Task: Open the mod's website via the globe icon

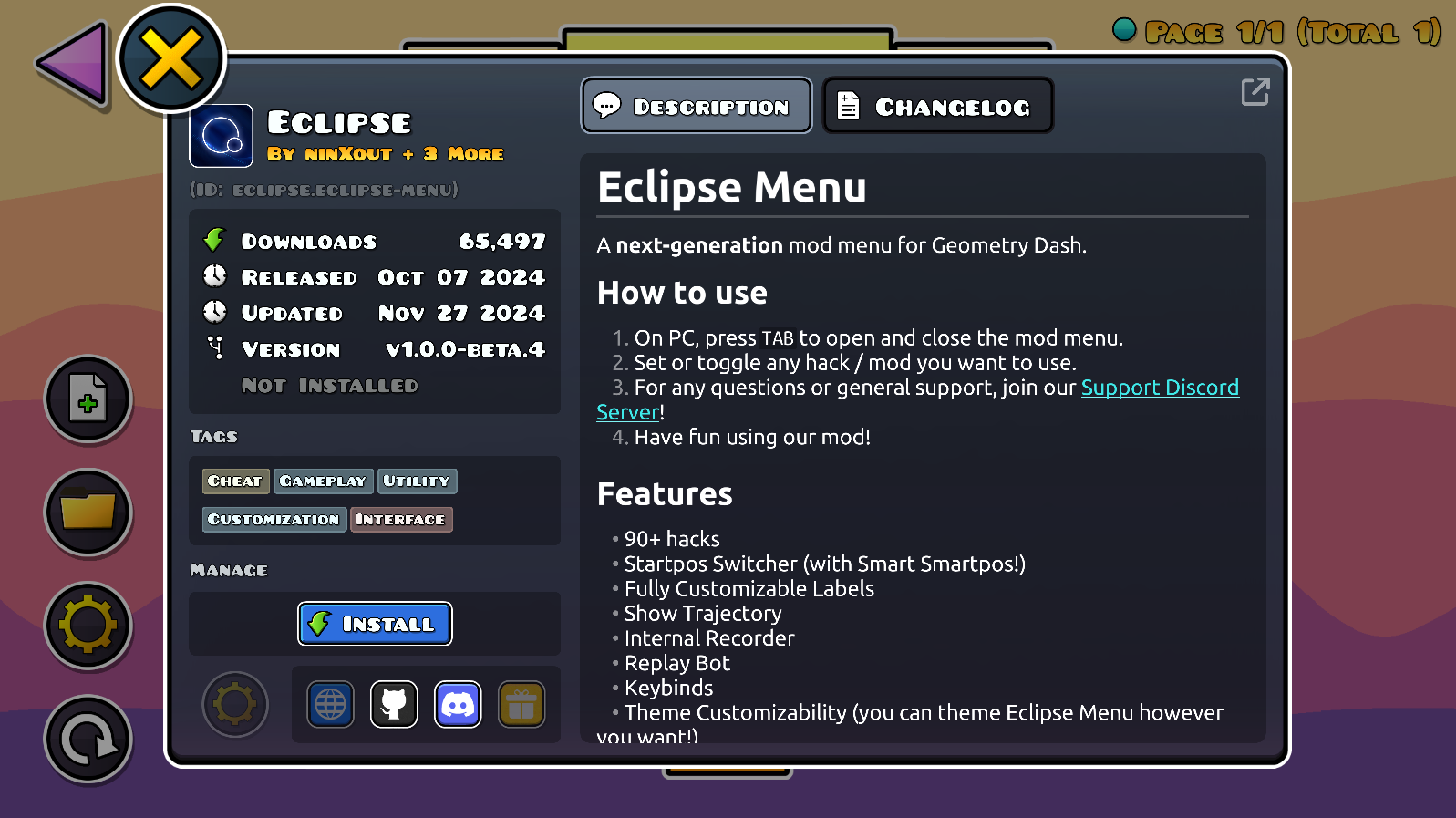Action: 330,704
